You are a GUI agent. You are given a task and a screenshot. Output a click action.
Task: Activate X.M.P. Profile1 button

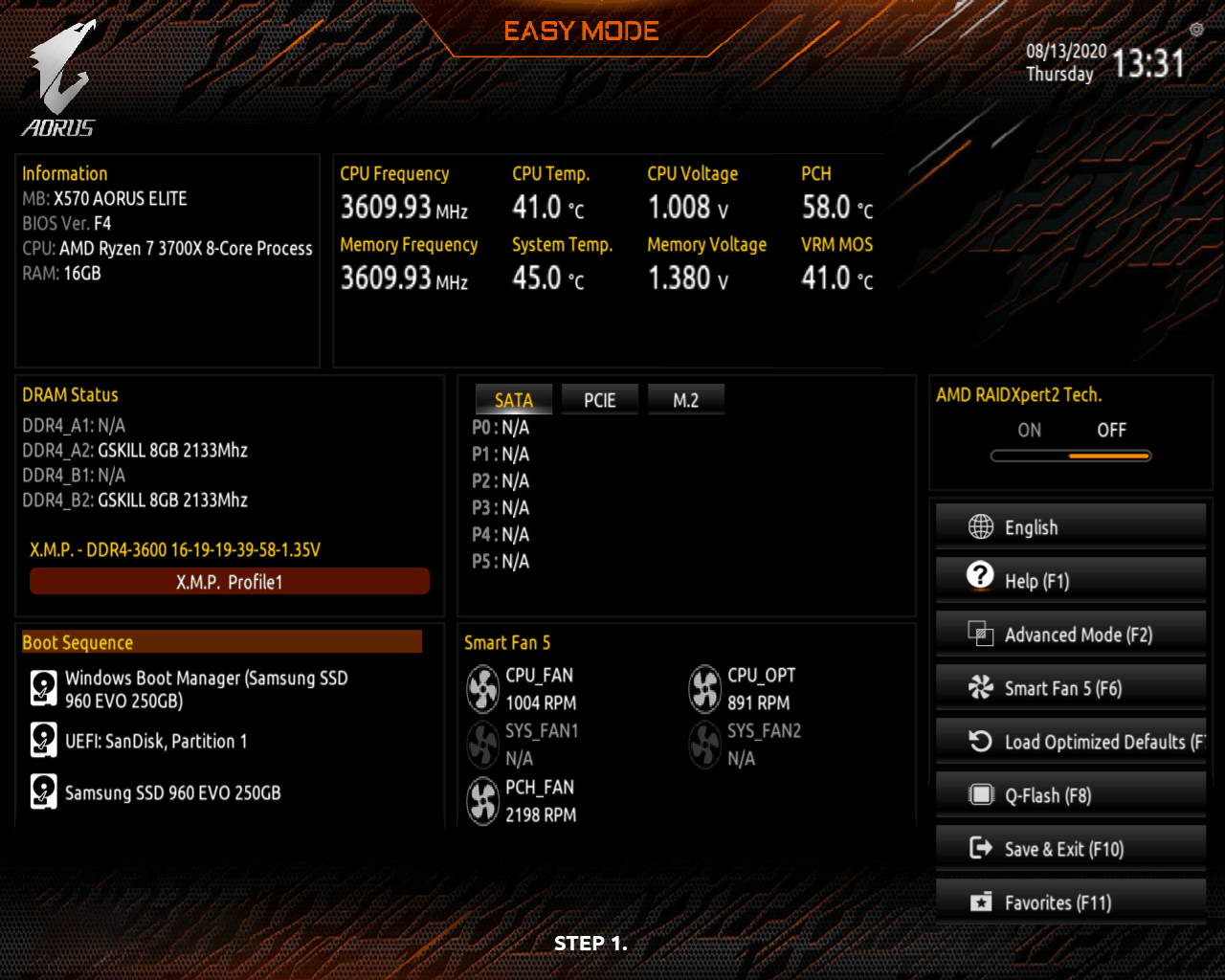pyautogui.click(x=230, y=582)
